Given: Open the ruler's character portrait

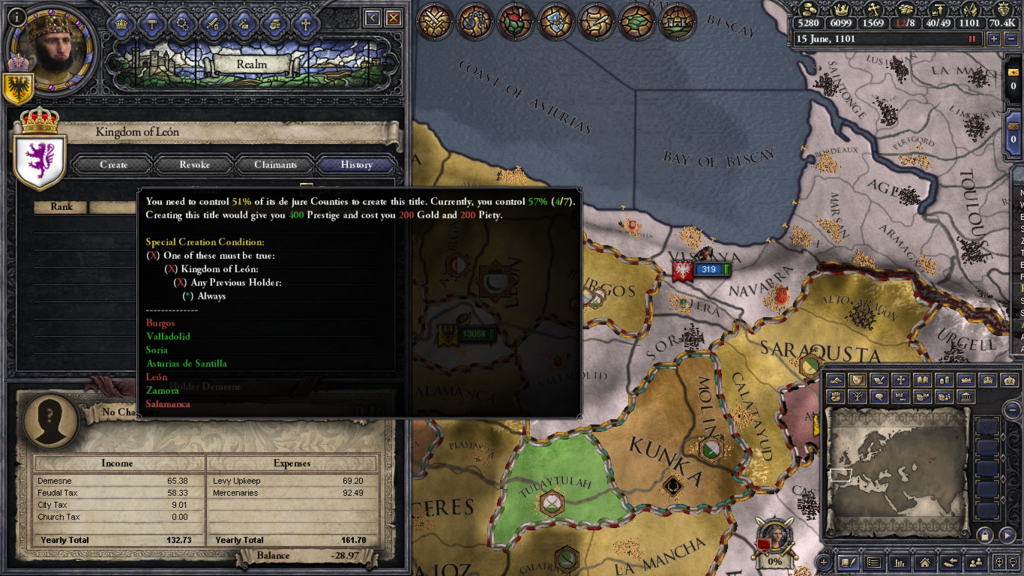Looking at the screenshot, I should [x=50, y=45].
